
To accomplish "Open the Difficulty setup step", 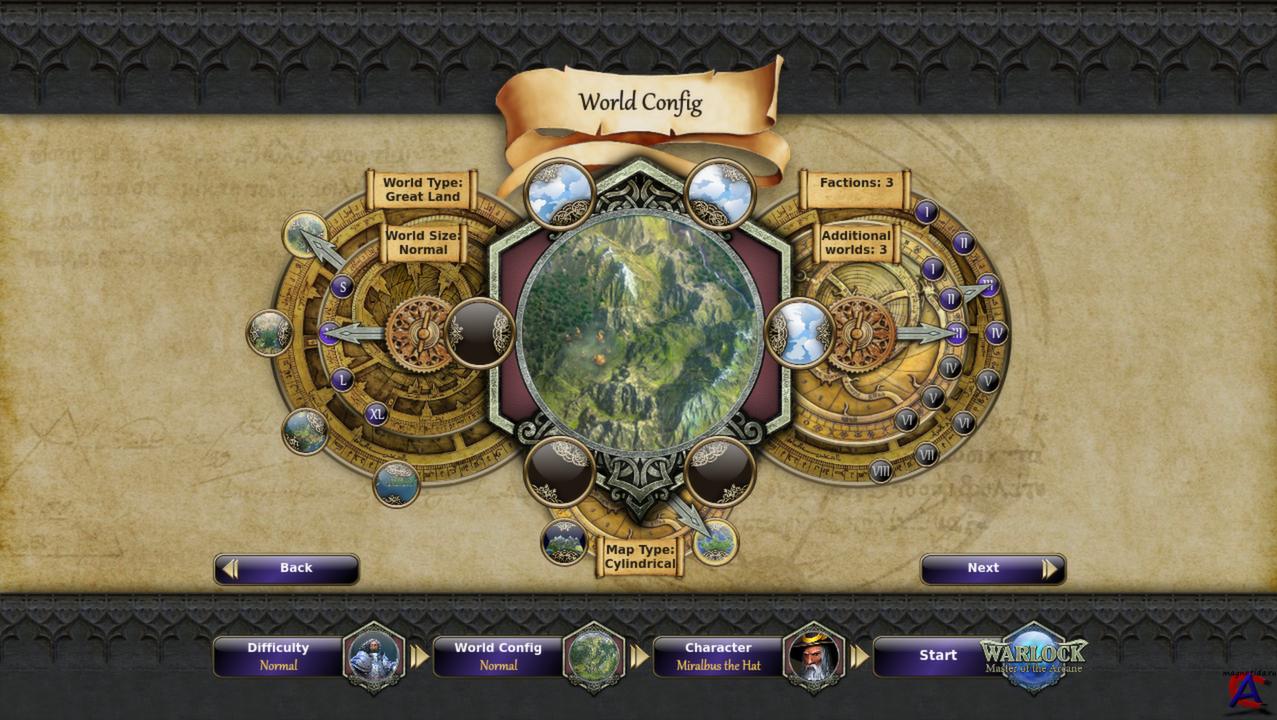I will [x=278, y=656].
